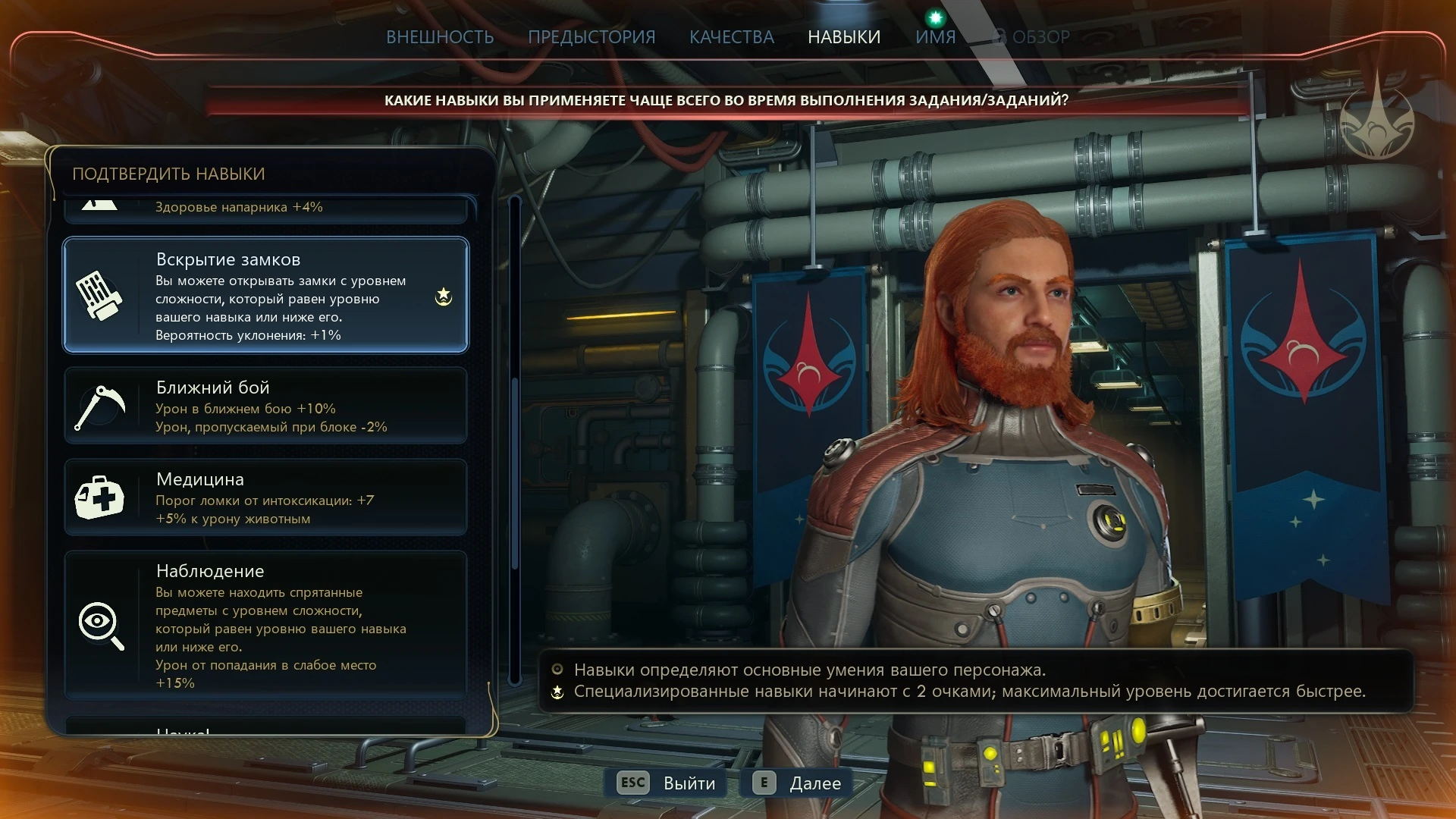Viewport: 1456px width, 819px height.
Task: Pick the Медицина skill
Action: pyautogui.click(x=265, y=497)
